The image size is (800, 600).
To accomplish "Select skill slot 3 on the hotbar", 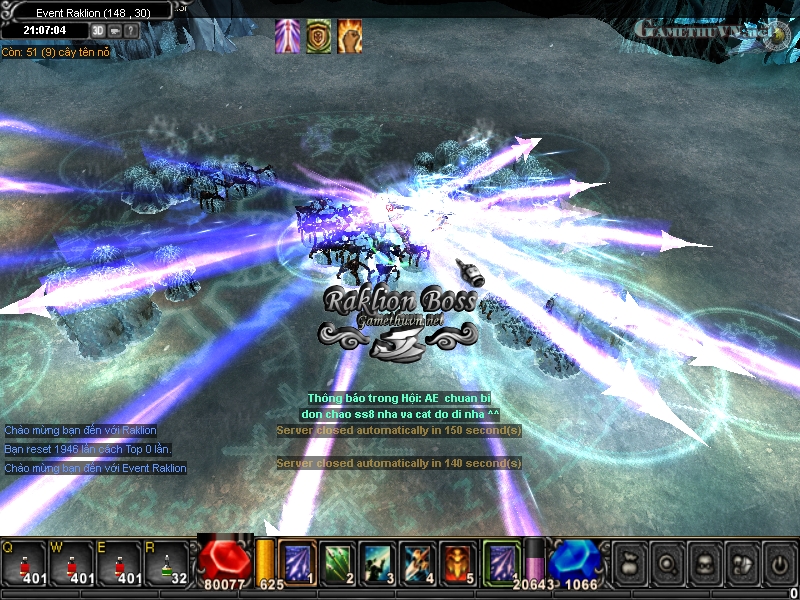I will click(x=377, y=561).
